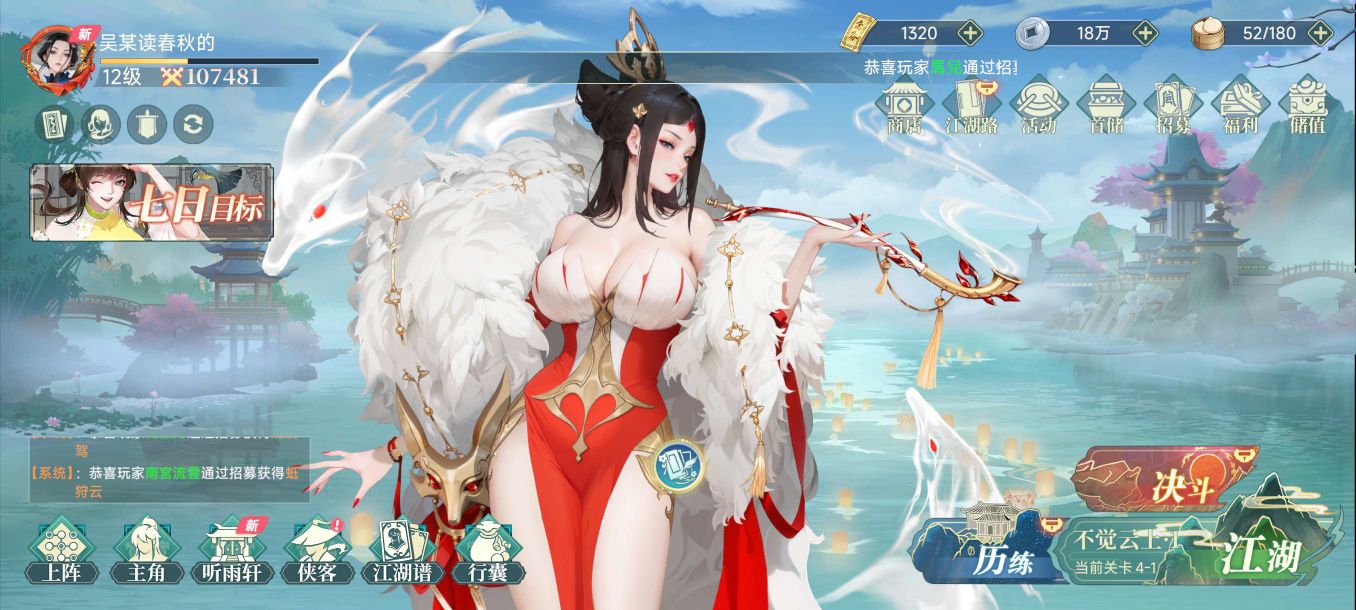Open the 福利 welfare menu
Image resolution: width=1356 pixels, height=610 pixels.
pyautogui.click(x=1240, y=107)
